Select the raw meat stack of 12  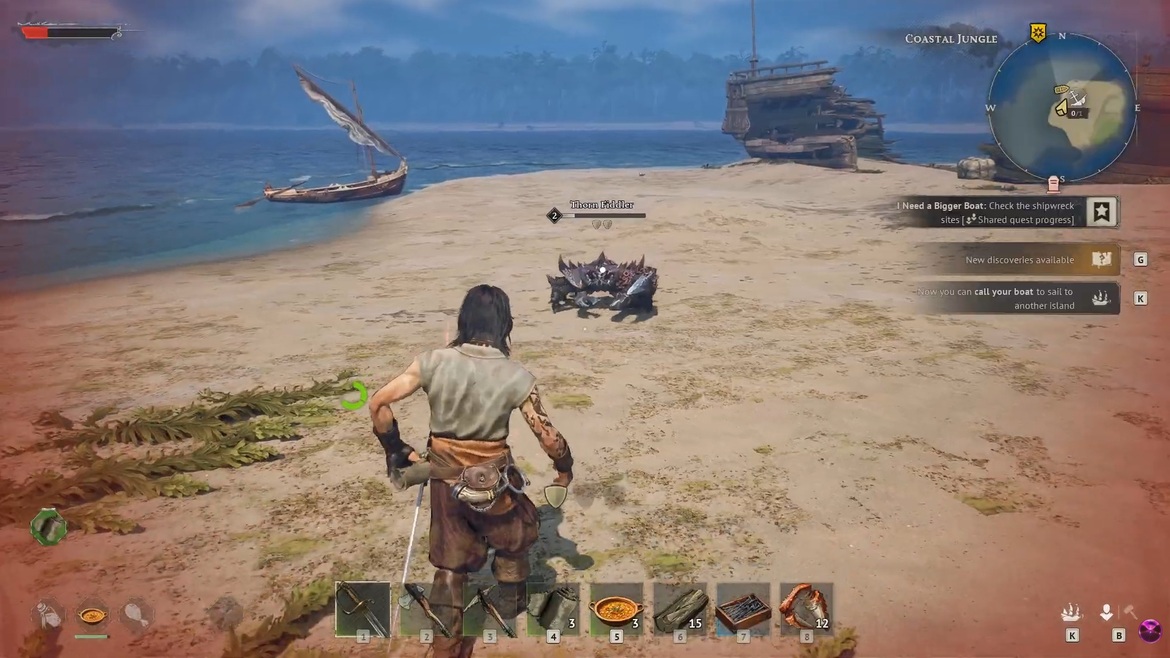pyautogui.click(x=806, y=608)
